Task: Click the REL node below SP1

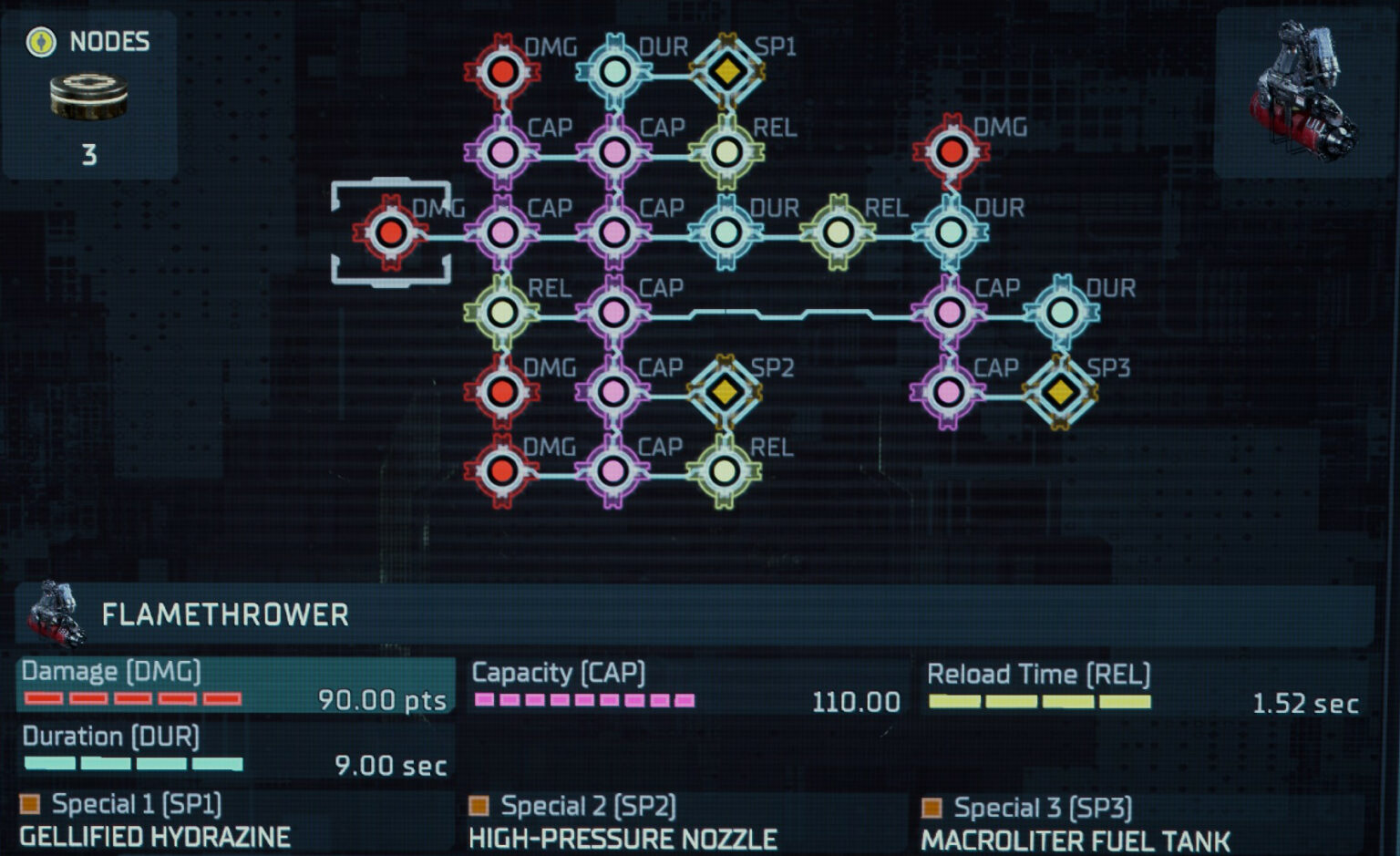Action: point(726,150)
